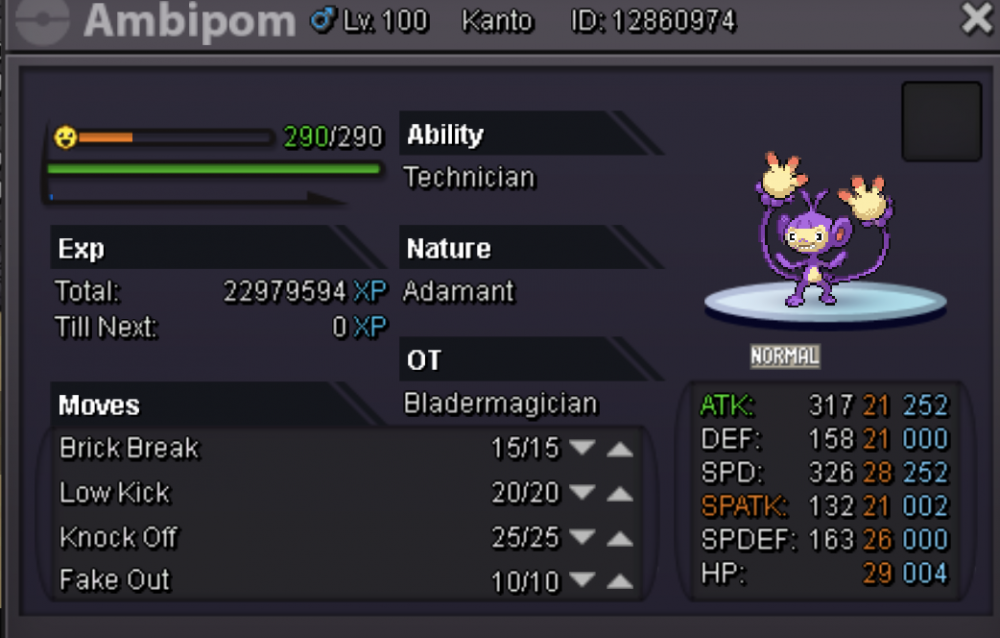Move Low Kick down in move list
1000x638 pixels.
click(x=582, y=493)
